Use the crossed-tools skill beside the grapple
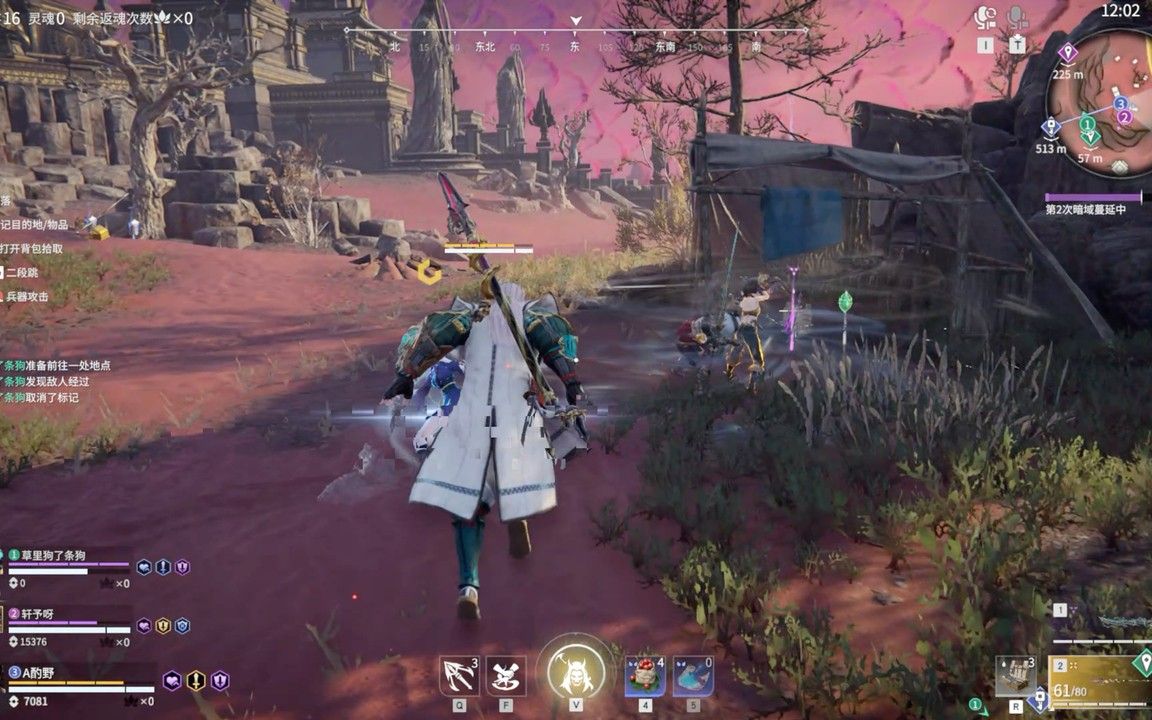 pyautogui.click(x=506, y=675)
